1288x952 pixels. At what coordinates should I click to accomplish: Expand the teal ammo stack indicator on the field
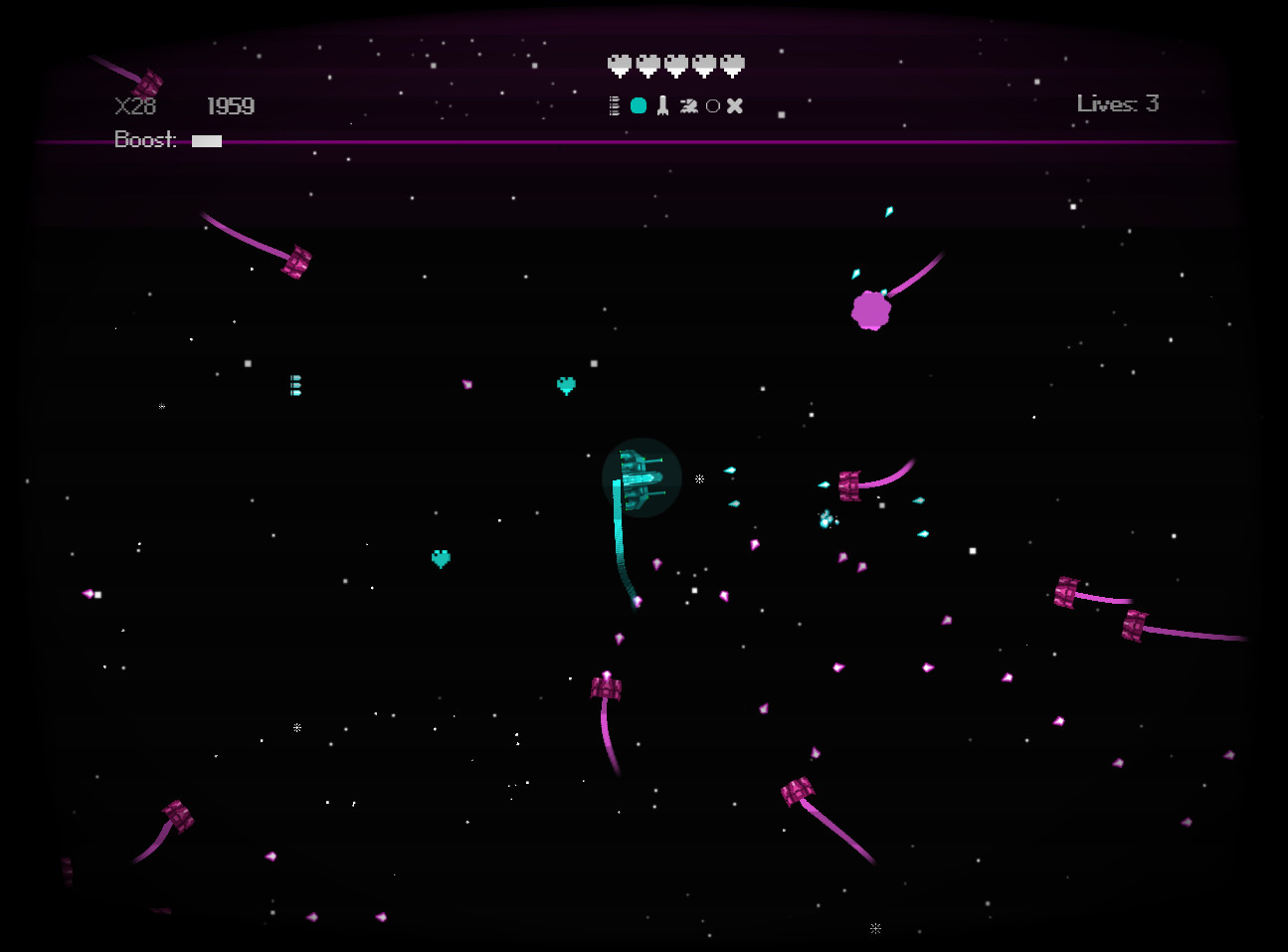click(x=294, y=386)
